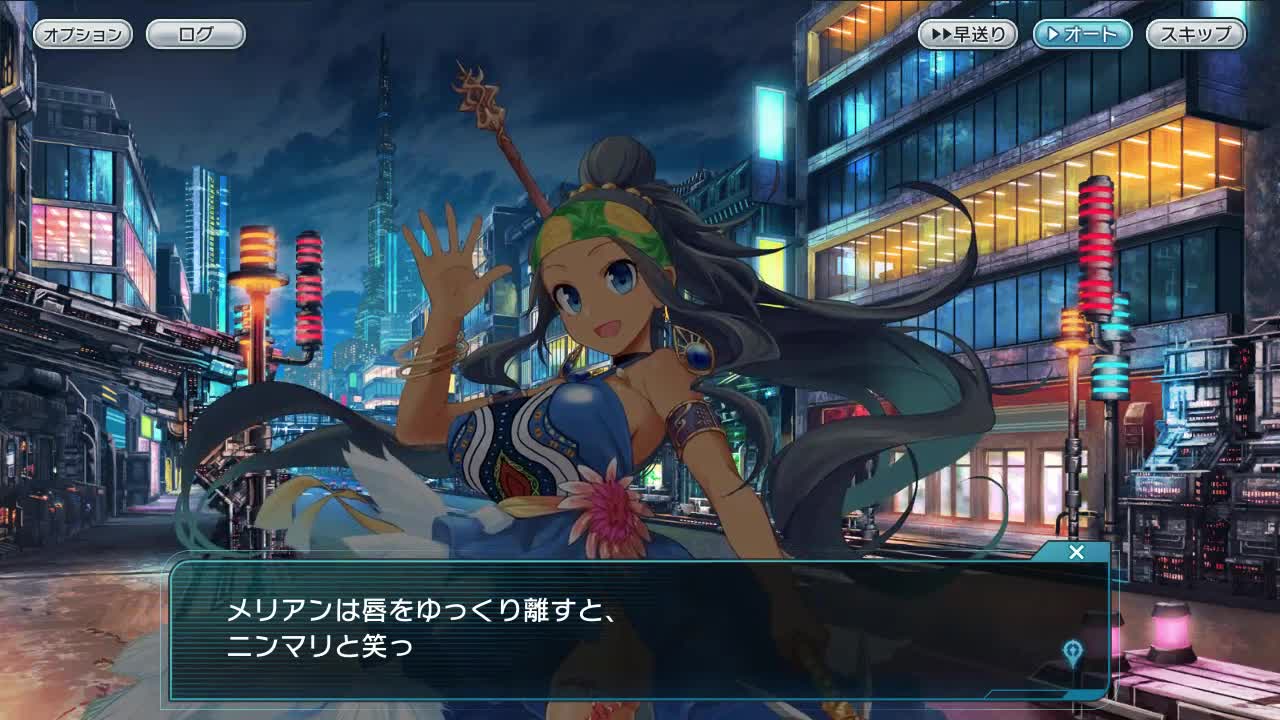Hide the dialogue box with X
The width and height of the screenshot is (1280, 720).
click(1076, 552)
